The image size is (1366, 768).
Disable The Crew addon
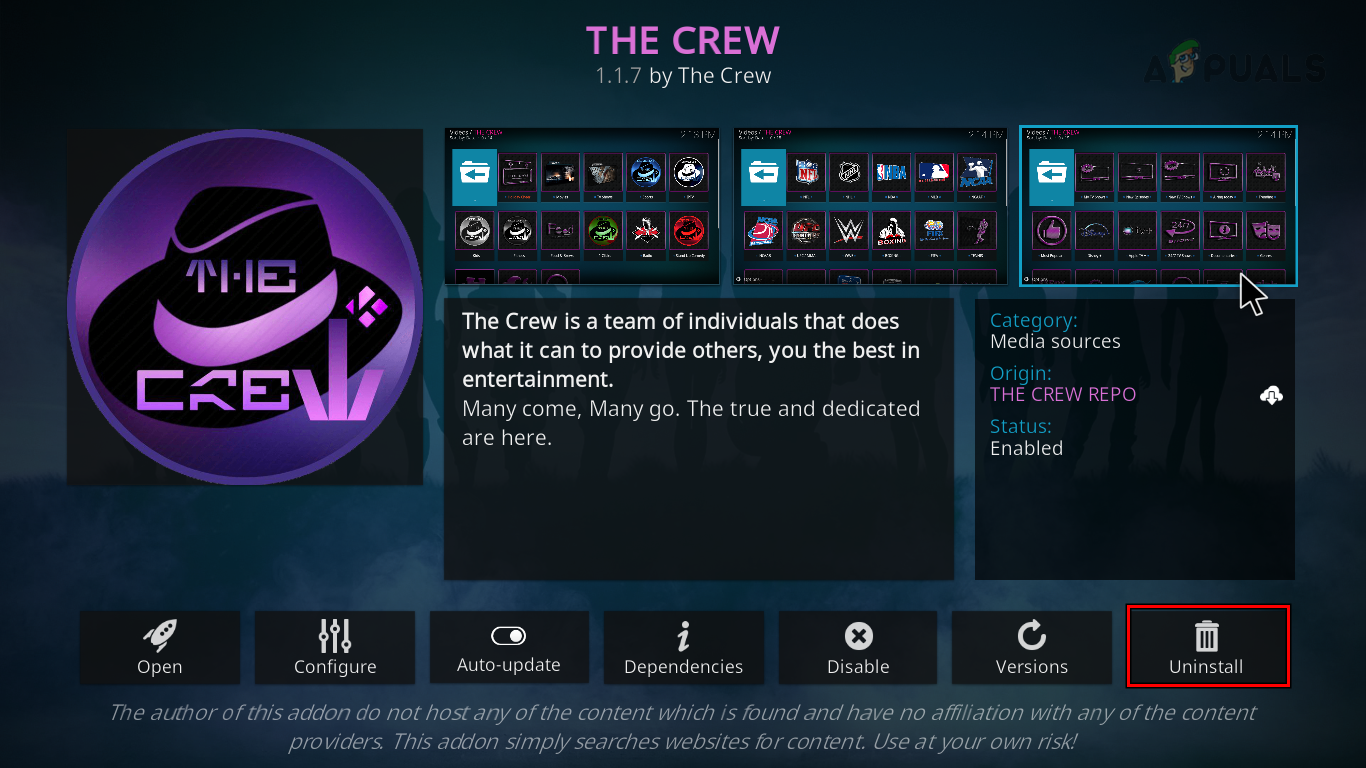point(858,648)
